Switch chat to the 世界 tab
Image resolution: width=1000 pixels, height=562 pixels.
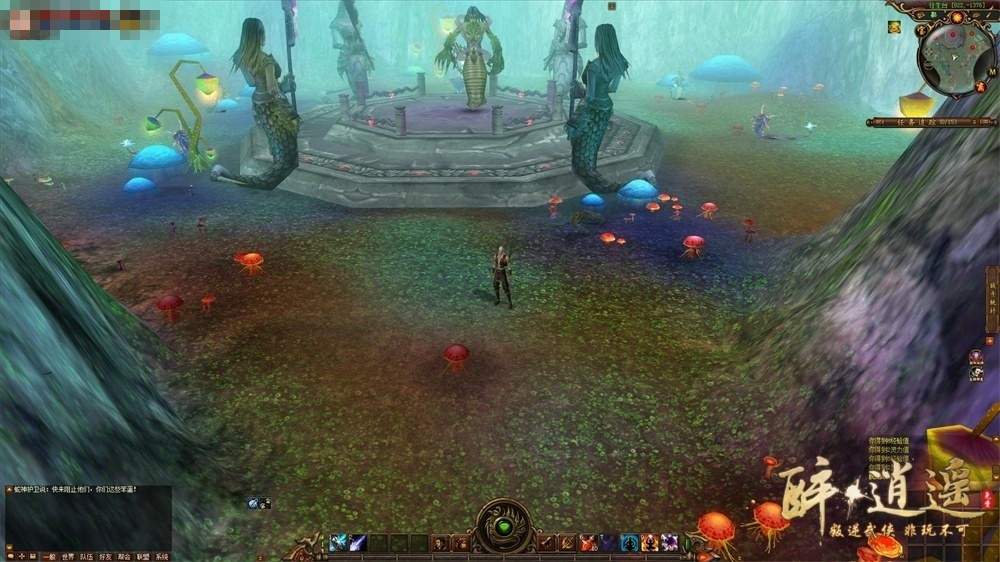[68, 557]
